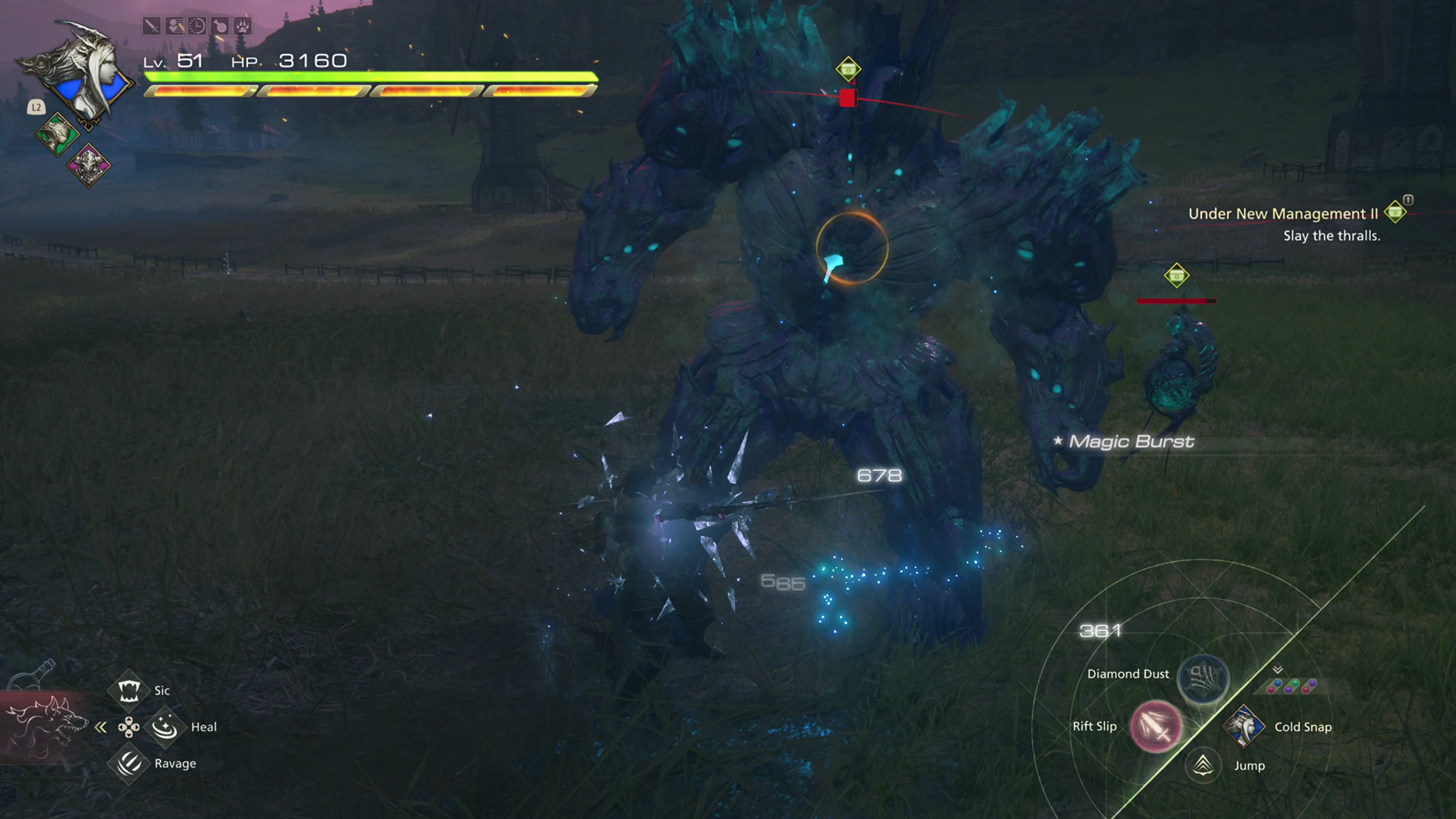The height and width of the screenshot is (819, 1456).
Task: Trigger the Cold Snap Eikon feat
Action: tap(1244, 726)
